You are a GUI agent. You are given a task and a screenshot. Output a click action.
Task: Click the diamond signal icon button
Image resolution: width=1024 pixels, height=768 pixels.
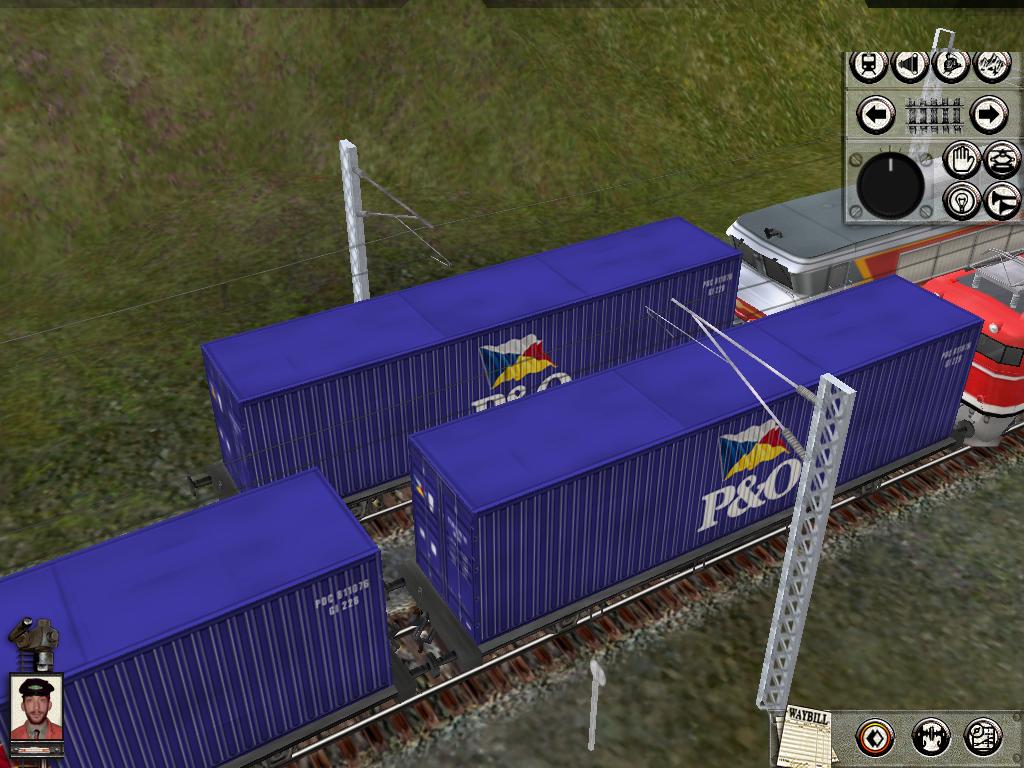(x=876, y=738)
